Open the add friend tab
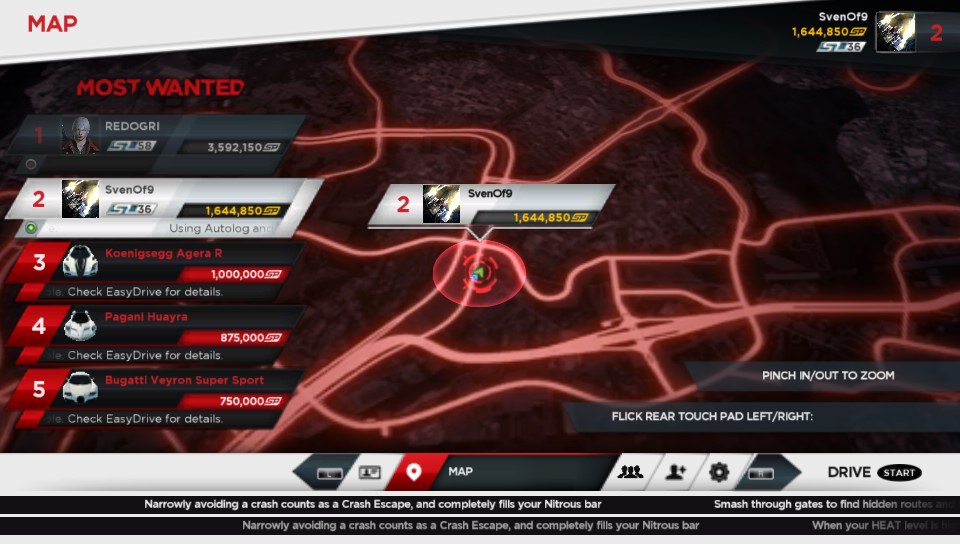Image resolution: width=960 pixels, height=544 pixels. (x=675, y=472)
